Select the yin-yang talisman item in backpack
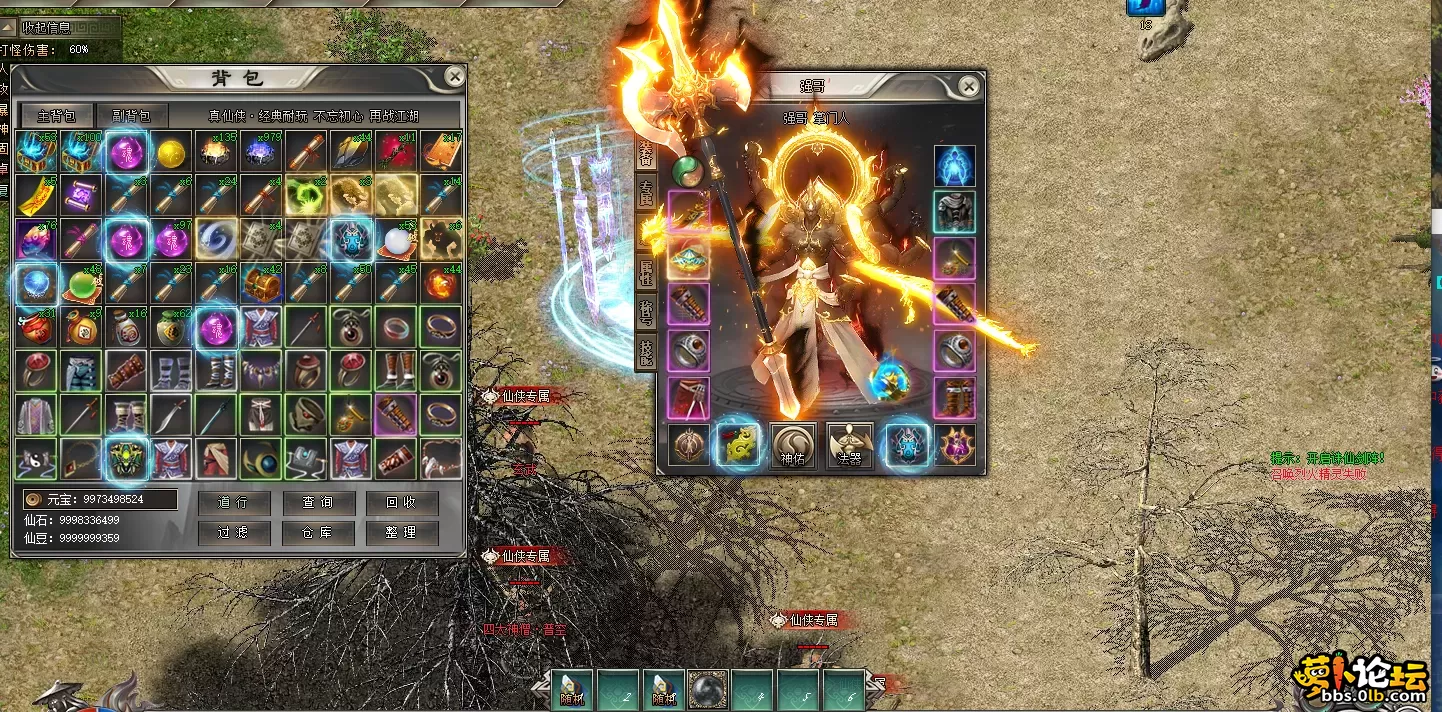The height and width of the screenshot is (712, 1442). 37,459
